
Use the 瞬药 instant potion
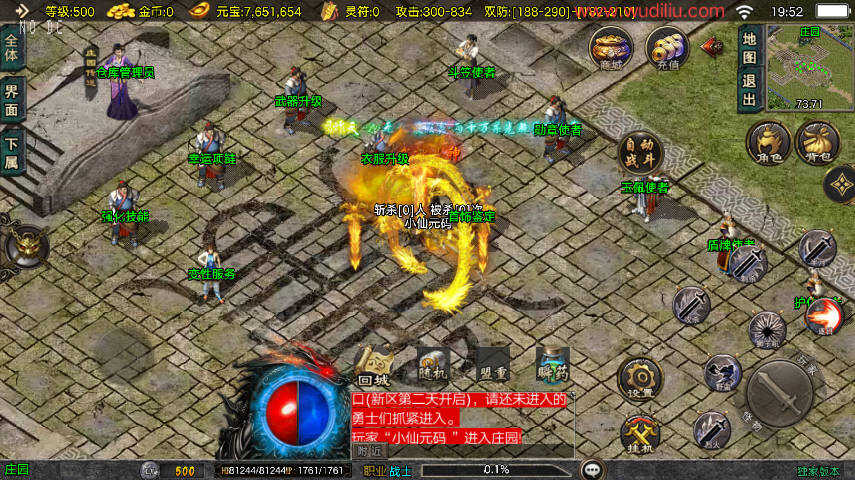click(552, 366)
